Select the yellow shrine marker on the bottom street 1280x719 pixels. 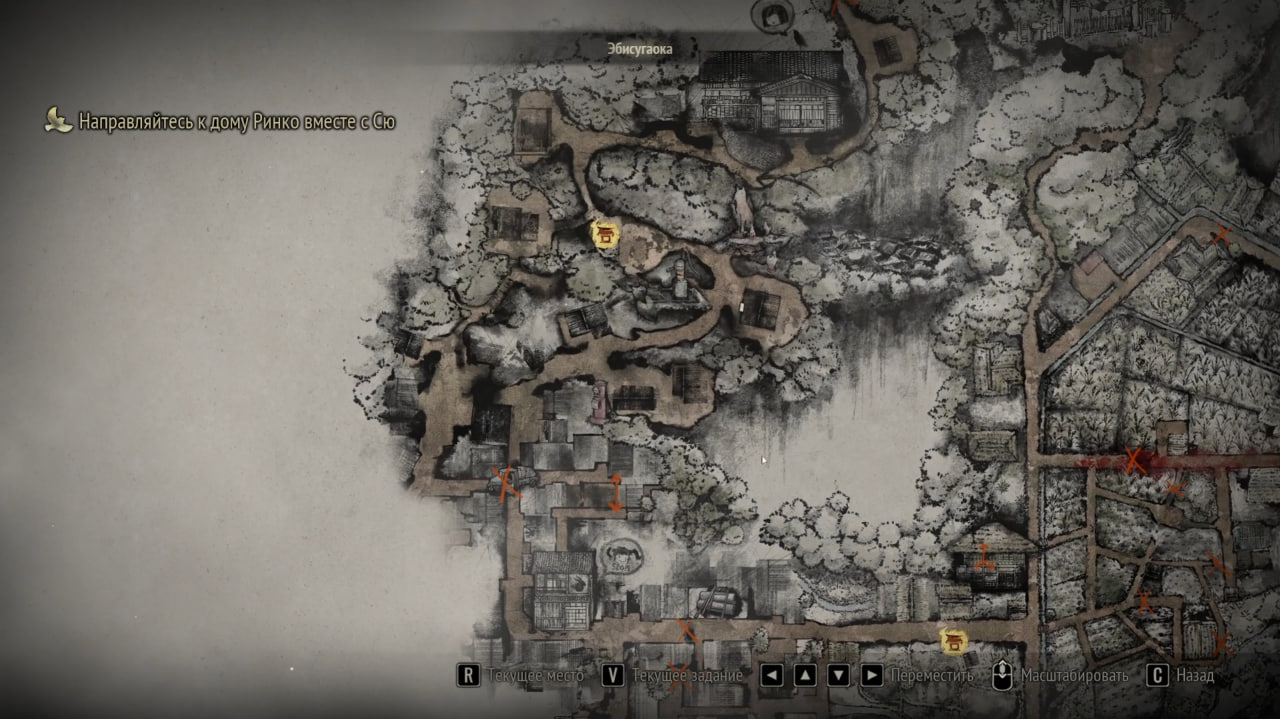[x=955, y=640]
